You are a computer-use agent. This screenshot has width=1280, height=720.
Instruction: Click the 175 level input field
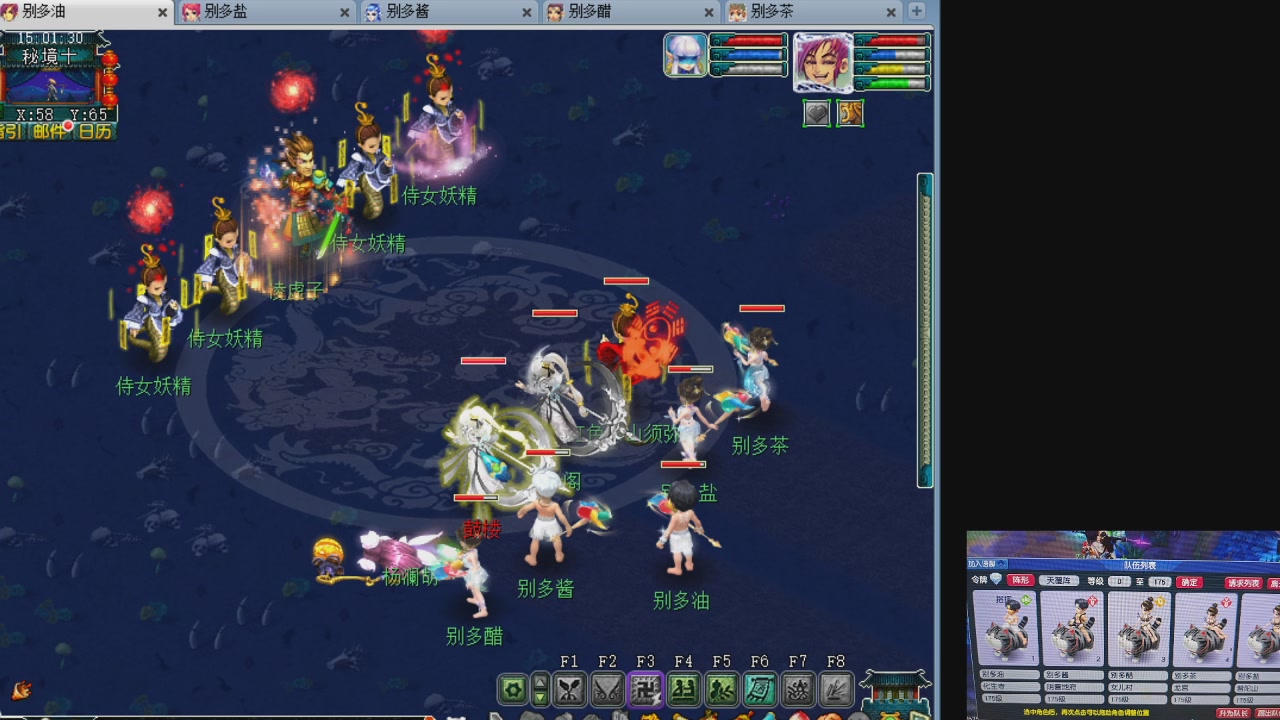[x=1160, y=580]
